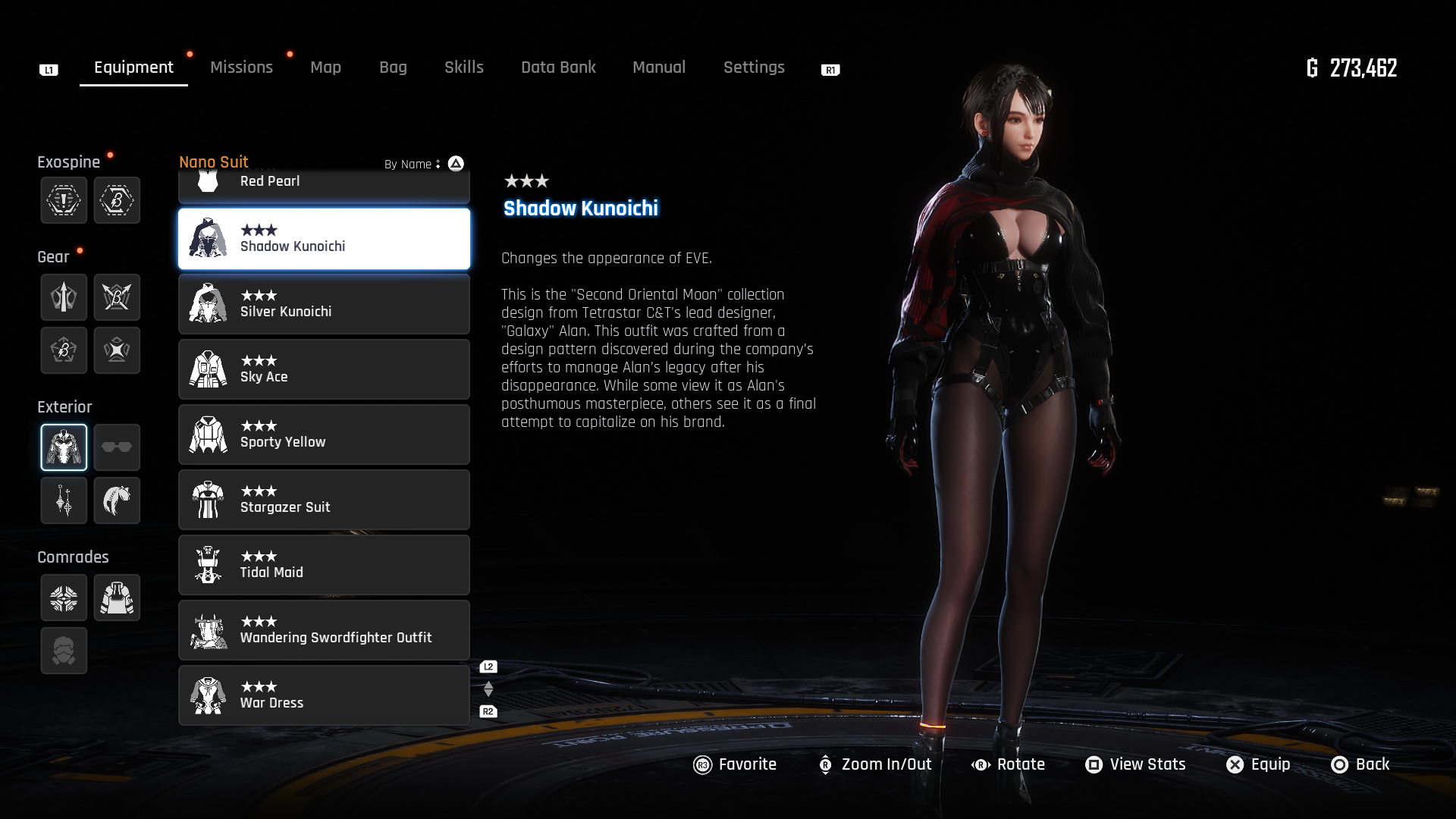Select the spear gear slot
Viewport: 1456px width, 819px height.
pos(64,297)
